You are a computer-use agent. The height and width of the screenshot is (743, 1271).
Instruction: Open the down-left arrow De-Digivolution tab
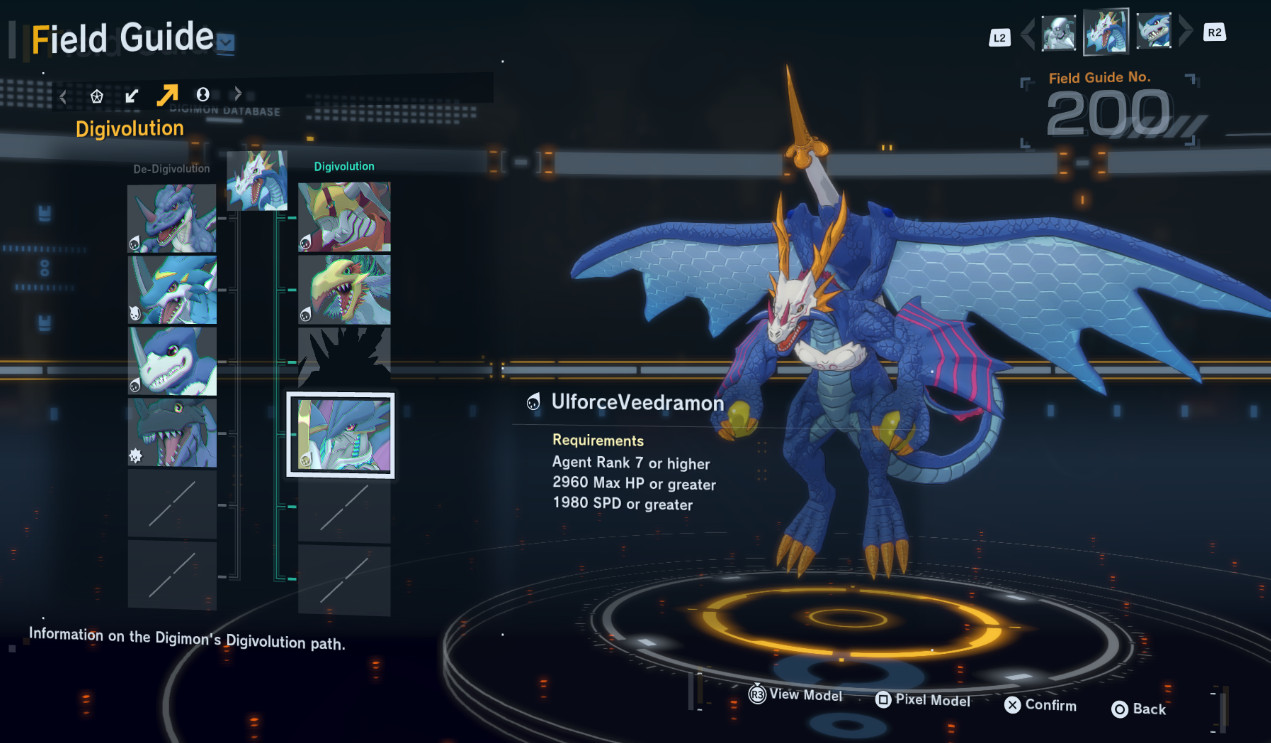click(132, 96)
